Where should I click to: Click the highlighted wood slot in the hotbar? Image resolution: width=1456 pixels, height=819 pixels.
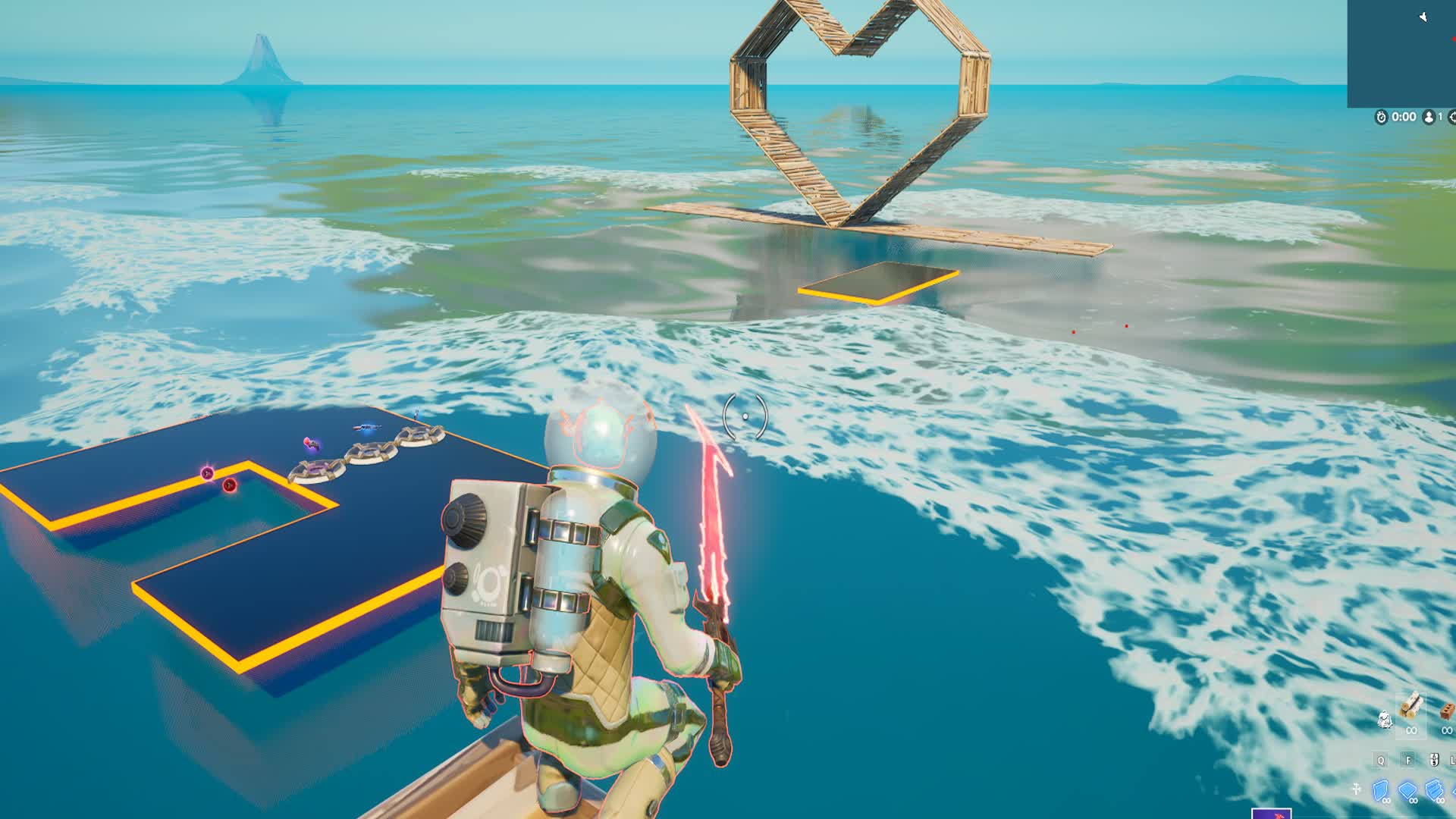(x=1413, y=714)
